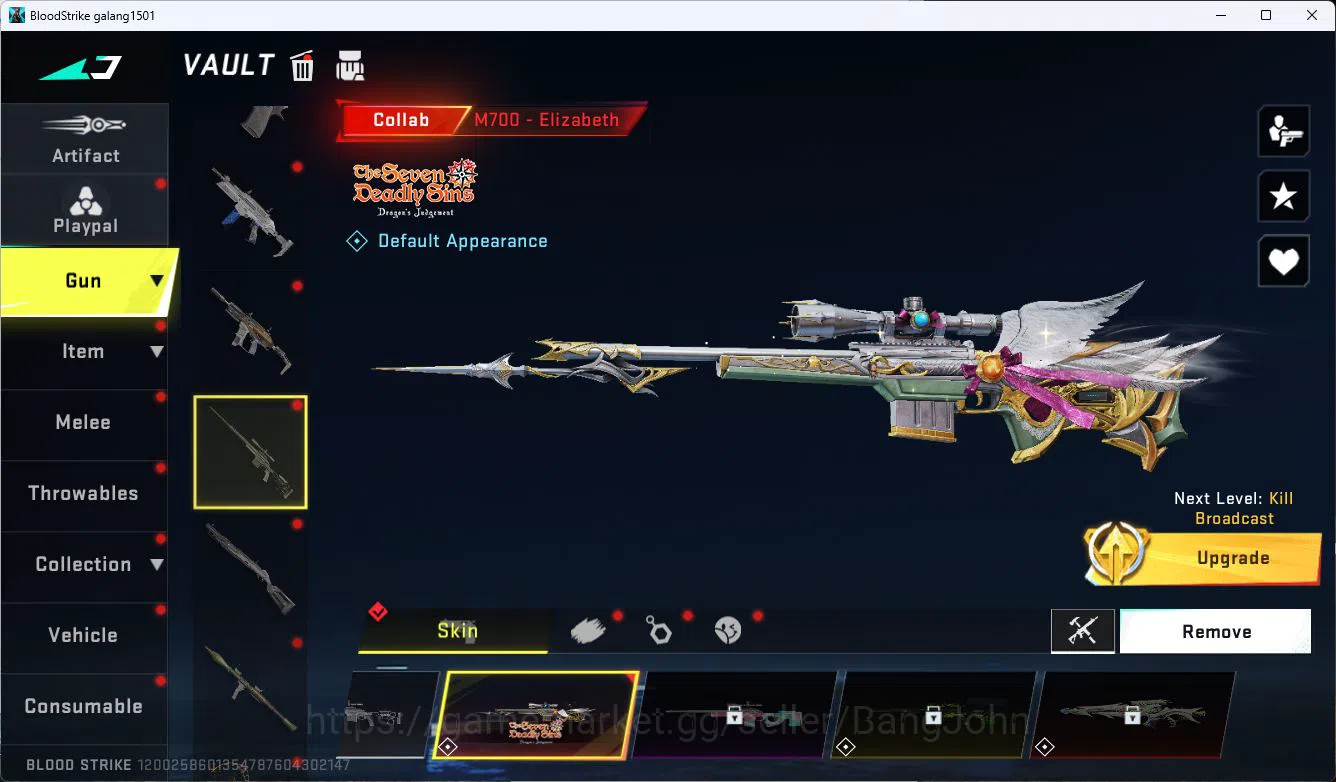Click the dismantle icon beside the trash can
Image resolution: width=1336 pixels, height=782 pixels.
coord(350,65)
